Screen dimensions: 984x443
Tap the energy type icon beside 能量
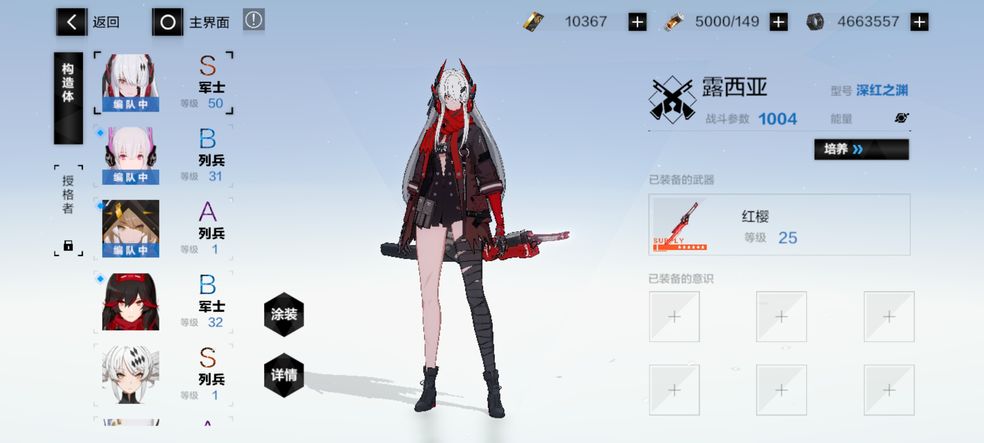click(x=901, y=119)
